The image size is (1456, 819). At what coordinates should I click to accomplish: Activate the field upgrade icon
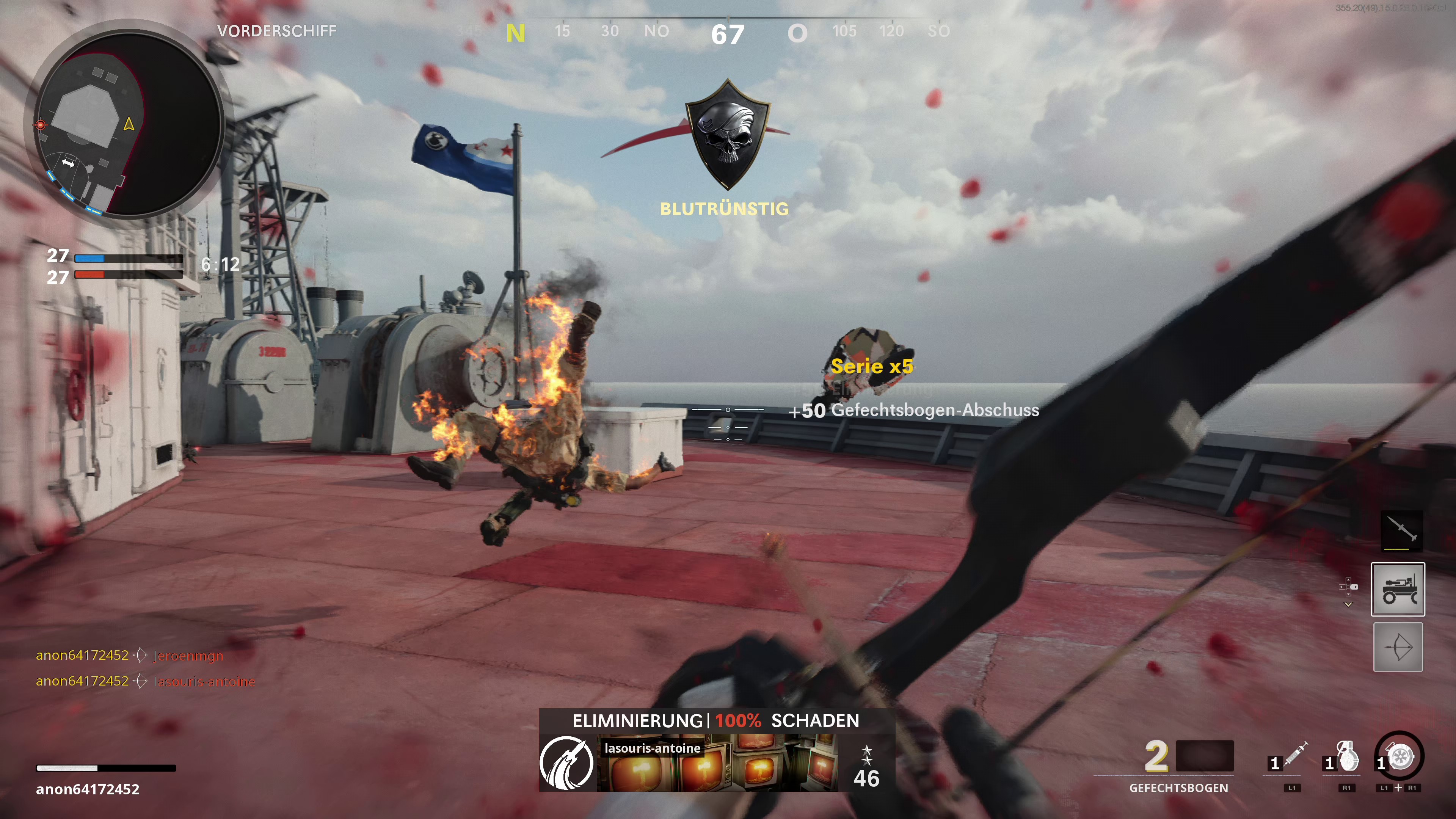(x=1401, y=756)
